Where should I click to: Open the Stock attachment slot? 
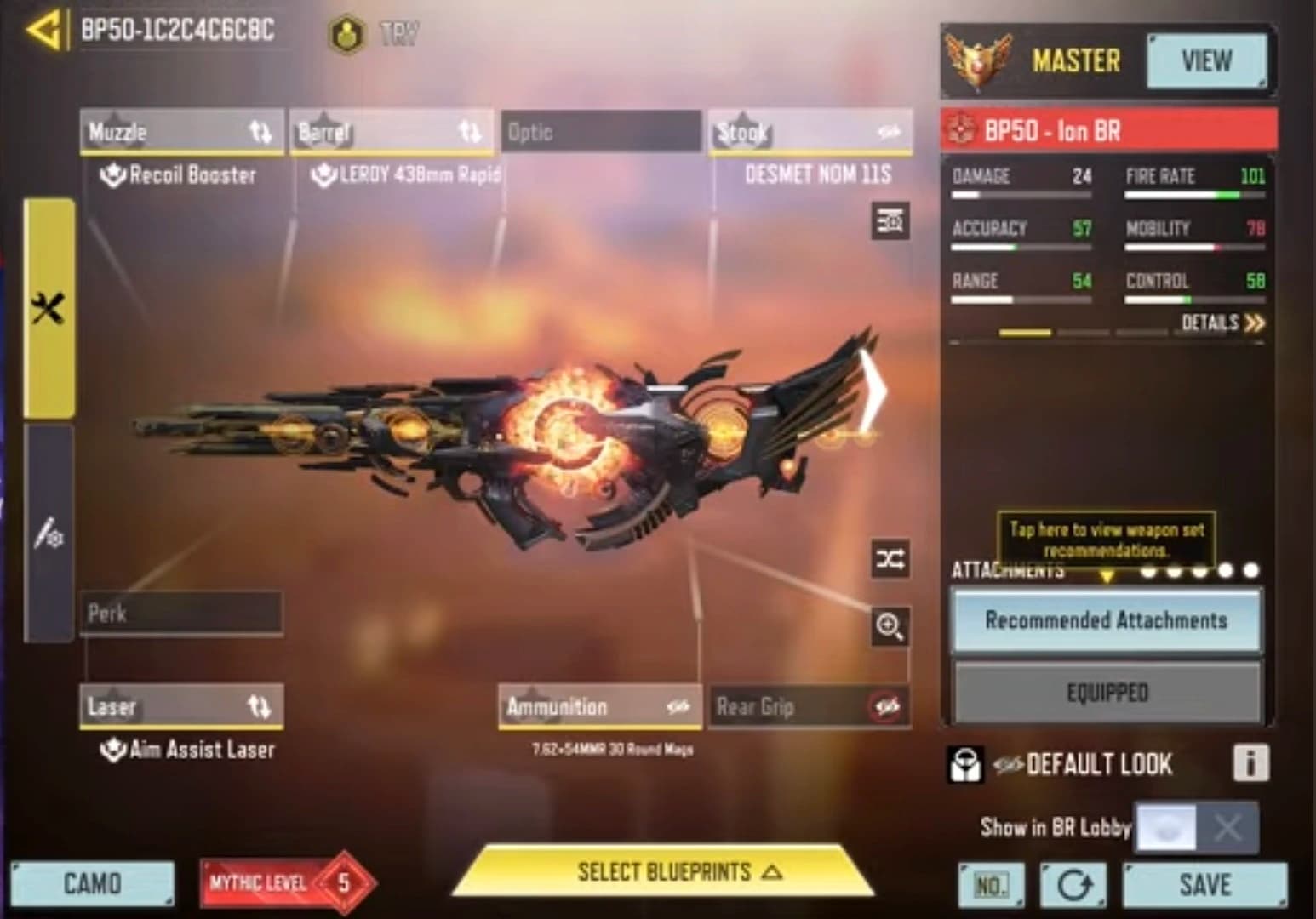click(x=810, y=133)
